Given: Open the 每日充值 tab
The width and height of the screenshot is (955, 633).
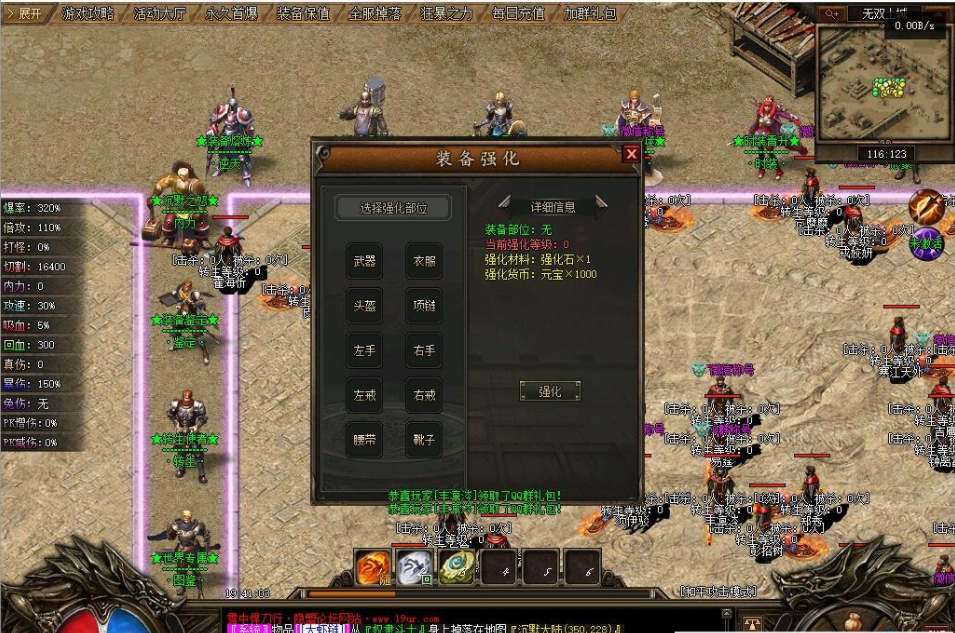Looking at the screenshot, I should click(x=518, y=14).
